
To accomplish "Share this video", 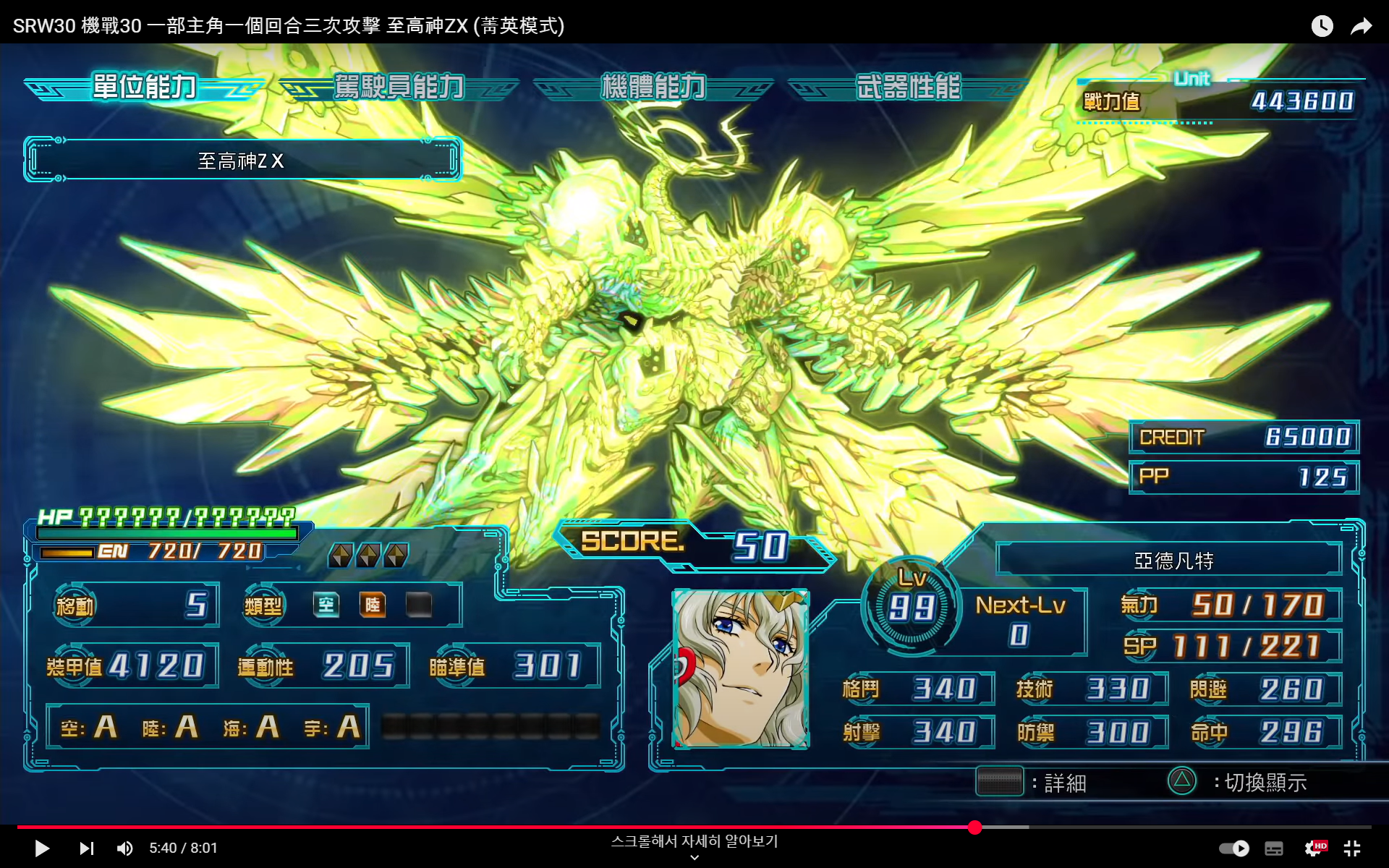I will click(x=1361, y=27).
